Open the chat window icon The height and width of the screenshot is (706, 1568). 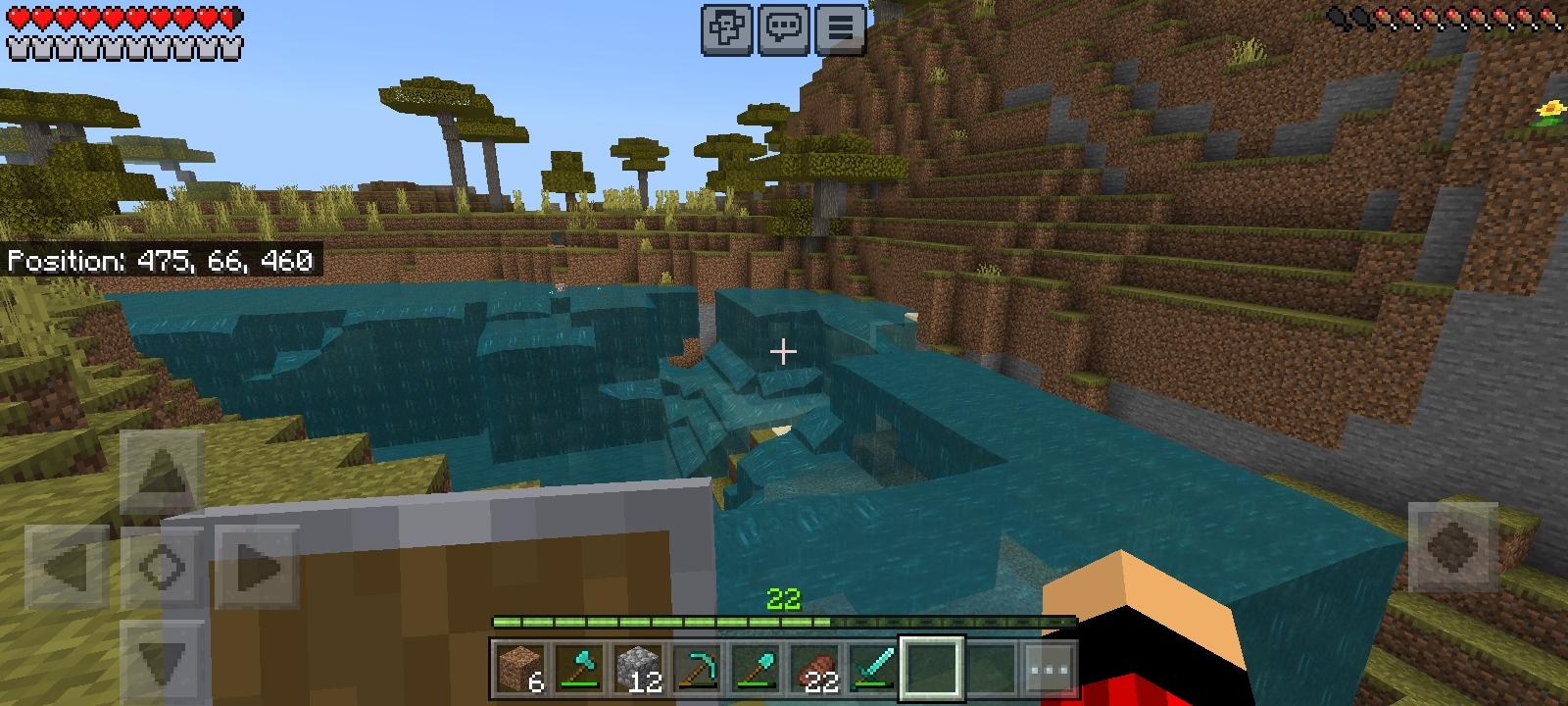point(783,29)
